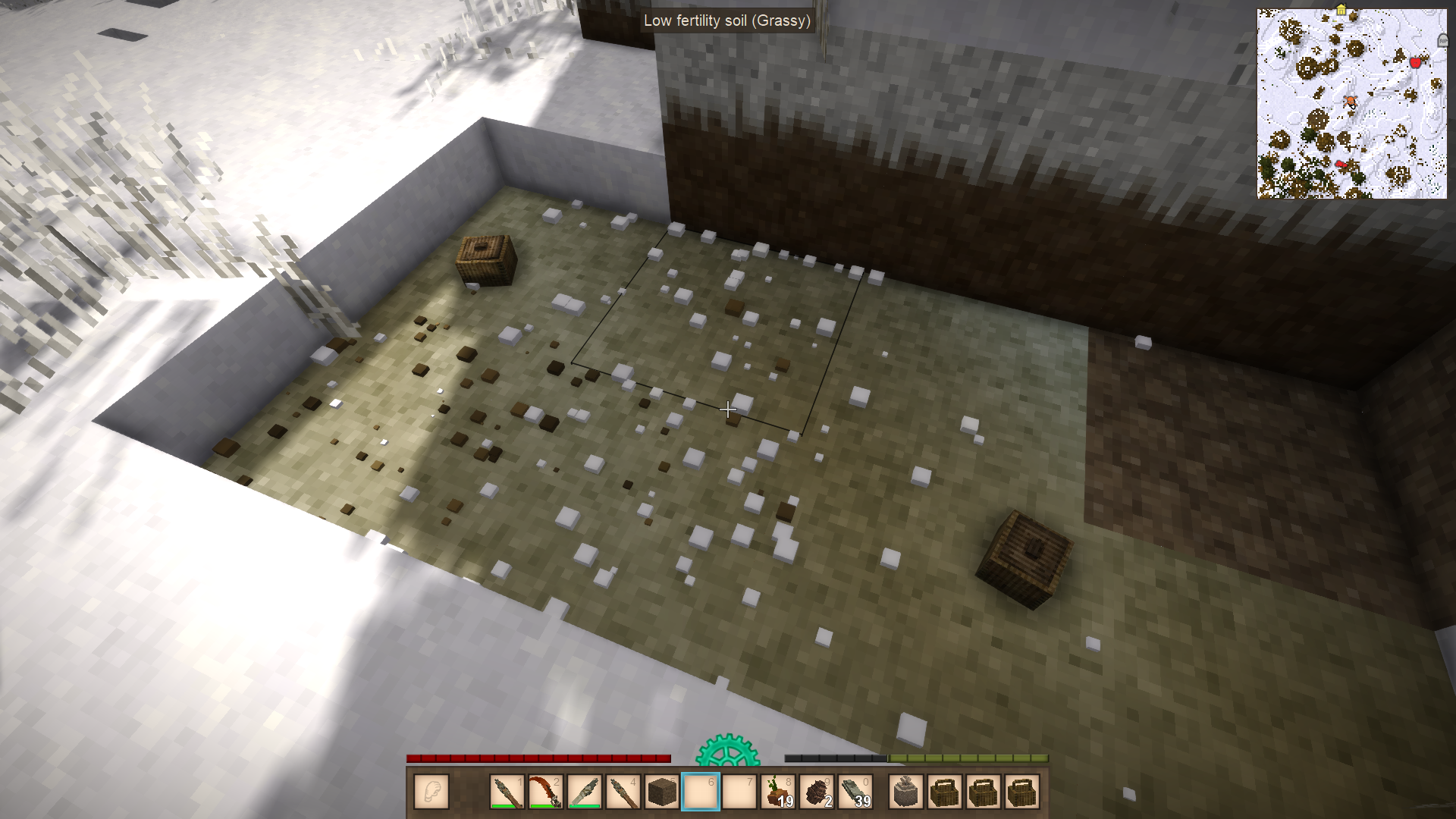The image size is (1456, 819).
Task: Select the spear in hotbar slot 4
Action: pos(623,792)
